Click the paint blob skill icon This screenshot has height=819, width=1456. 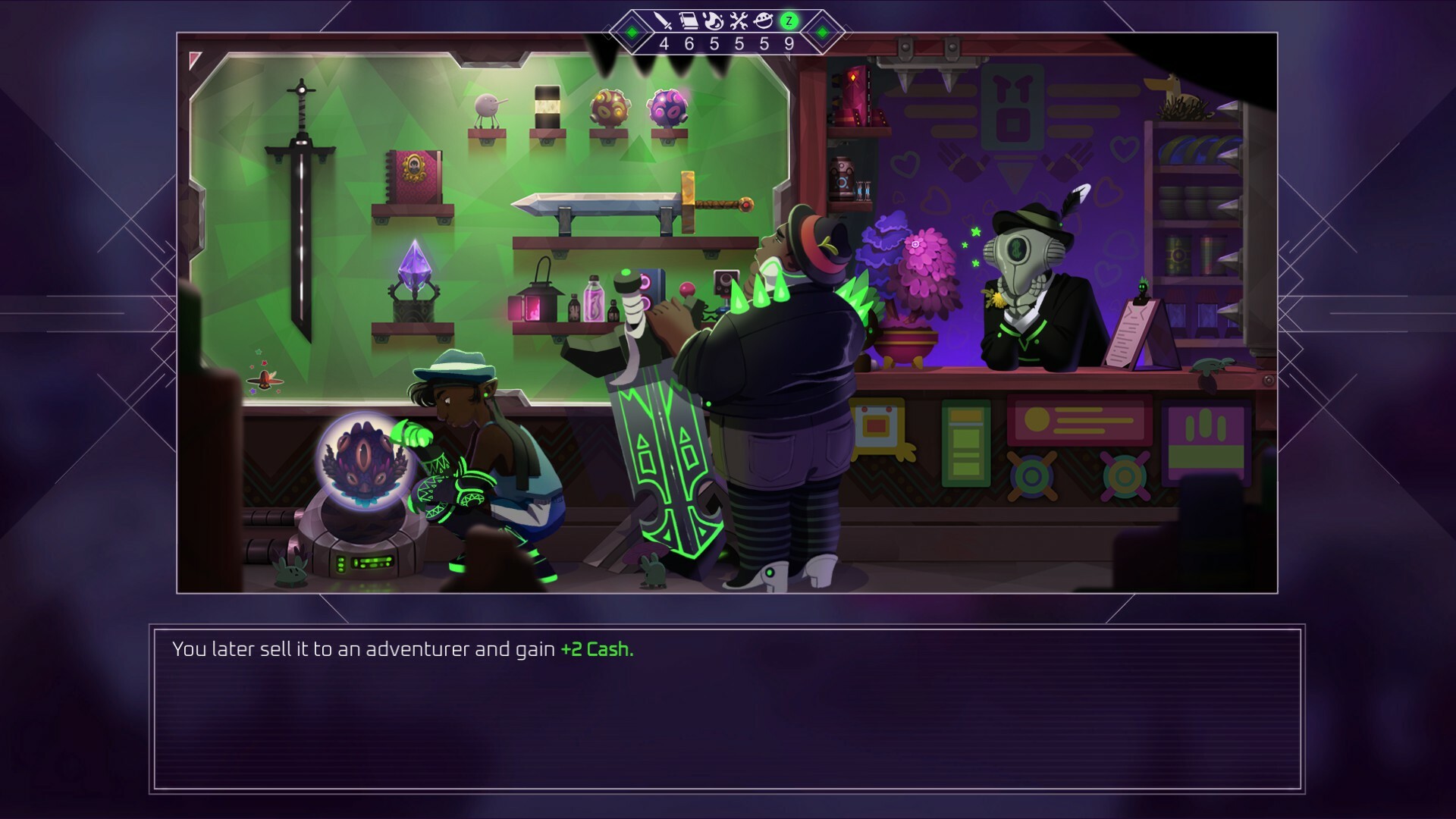714,21
